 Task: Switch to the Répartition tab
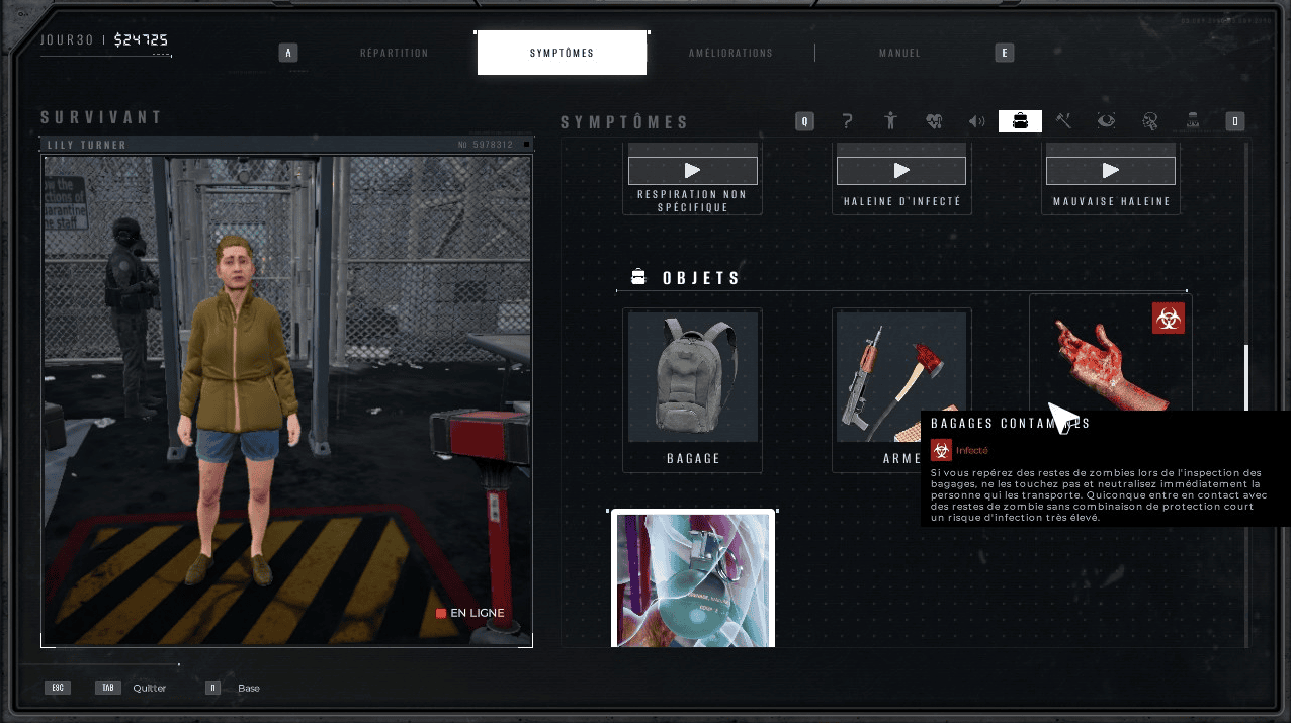click(x=394, y=53)
